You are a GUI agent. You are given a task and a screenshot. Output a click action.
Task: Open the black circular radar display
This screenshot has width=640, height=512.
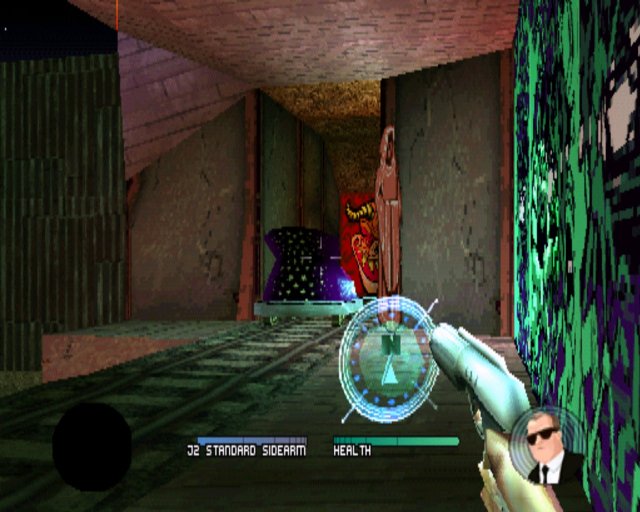coord(92,446)
